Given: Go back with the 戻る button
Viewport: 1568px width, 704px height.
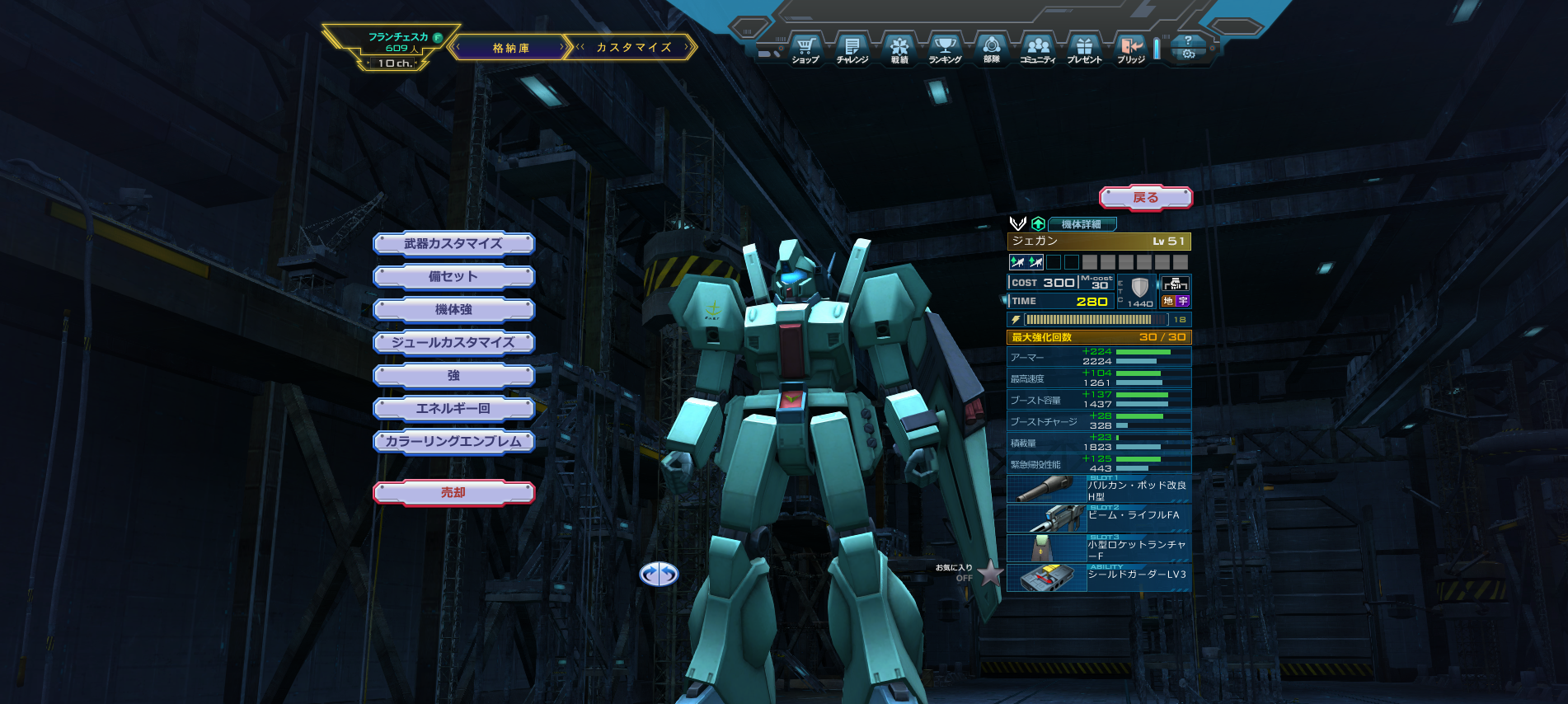Looking at the screenshot, I should (x=1145, y=198).
